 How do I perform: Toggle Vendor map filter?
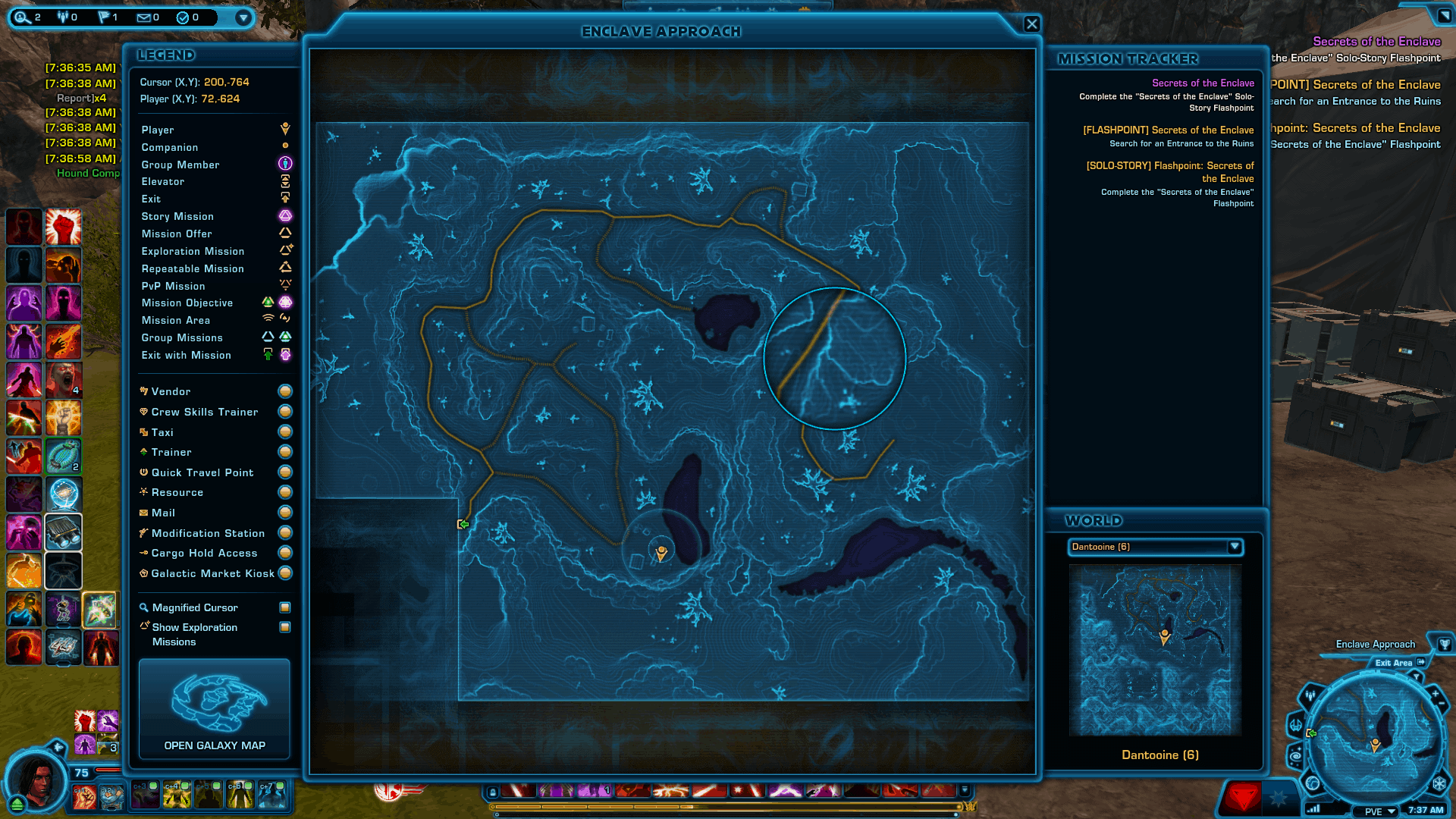(x=285, y=391)
